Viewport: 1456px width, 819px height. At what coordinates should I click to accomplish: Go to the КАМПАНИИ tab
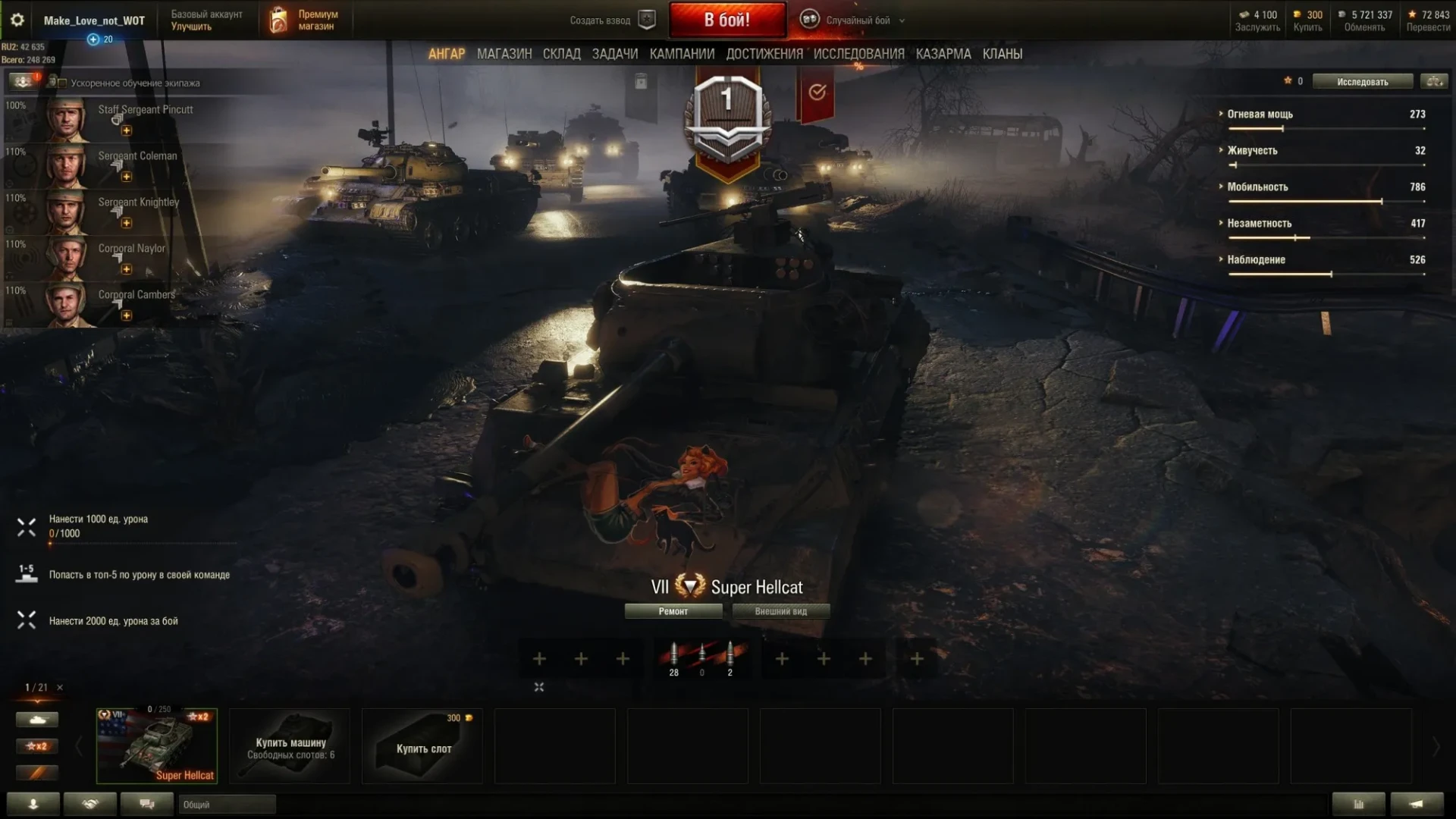(x=682, y=54)
